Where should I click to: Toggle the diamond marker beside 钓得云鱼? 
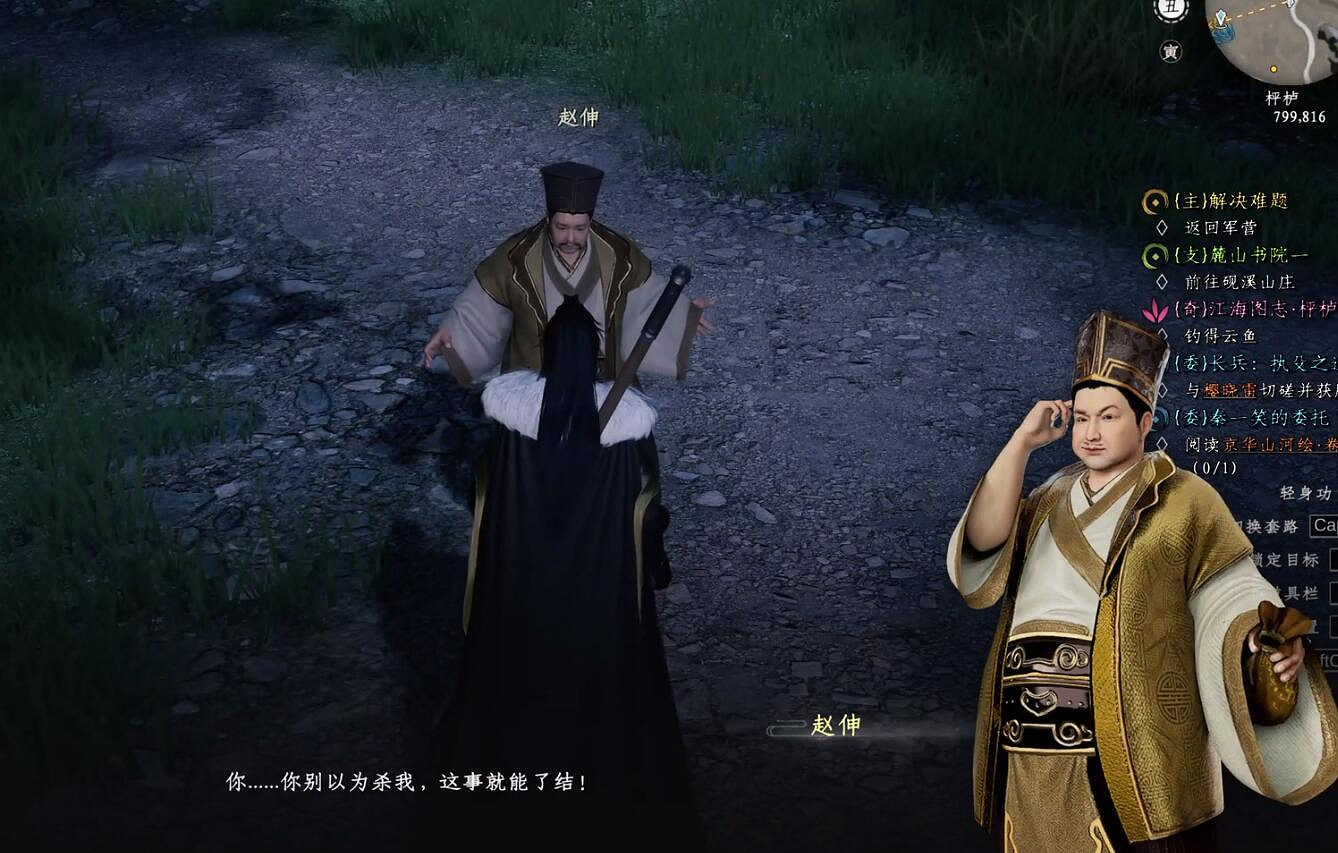[1162, 335]
